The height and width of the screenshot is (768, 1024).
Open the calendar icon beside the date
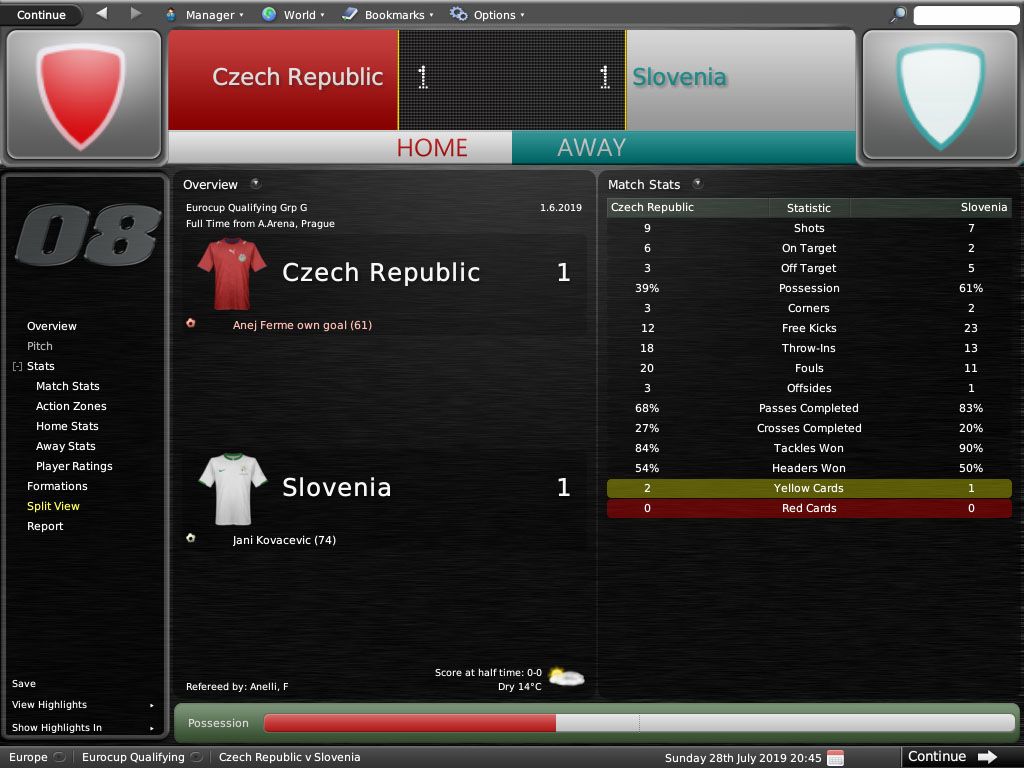pyautogui.click(x=836, y=757)
